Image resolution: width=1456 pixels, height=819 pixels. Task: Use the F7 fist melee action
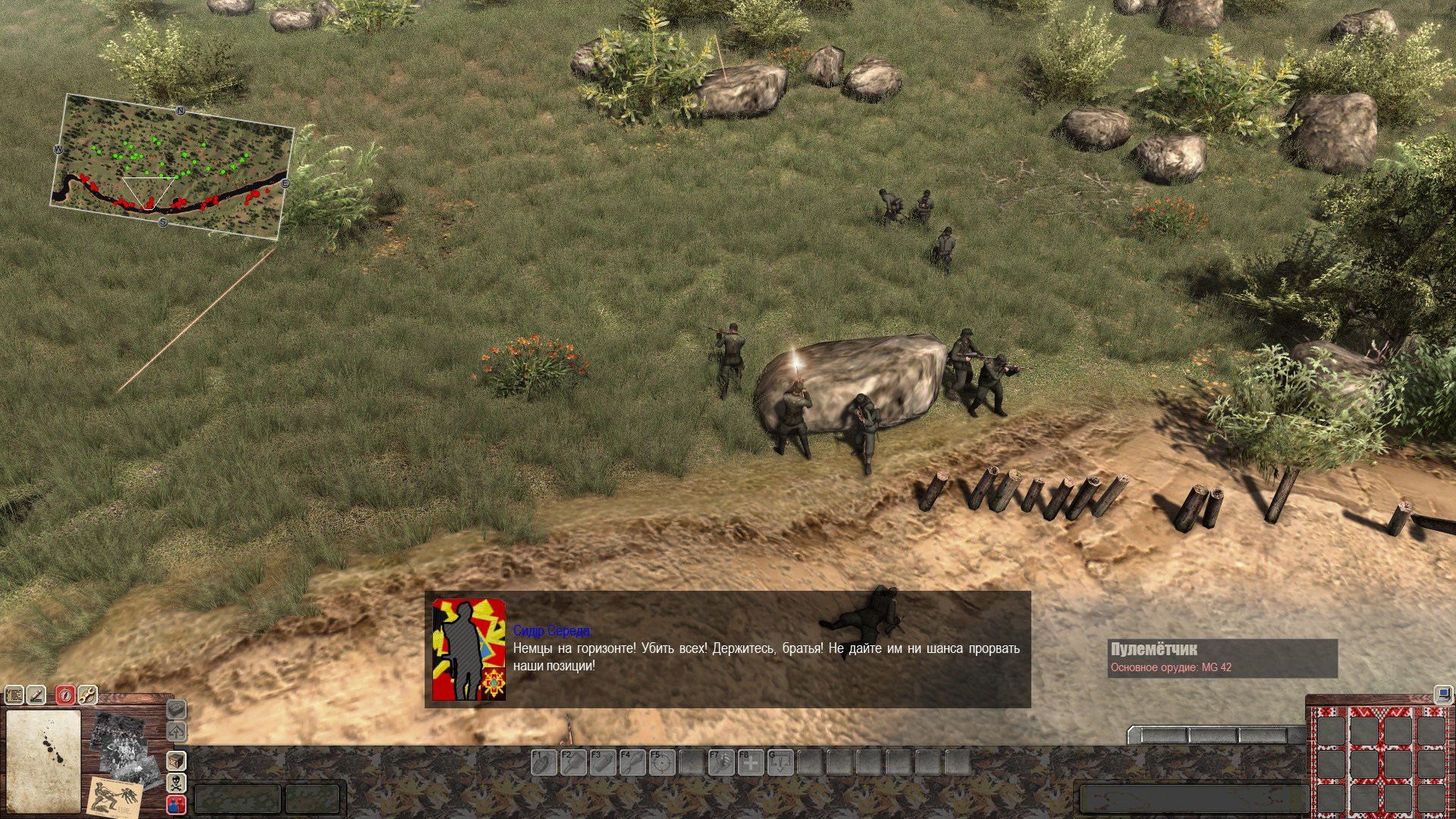(720, 762)
